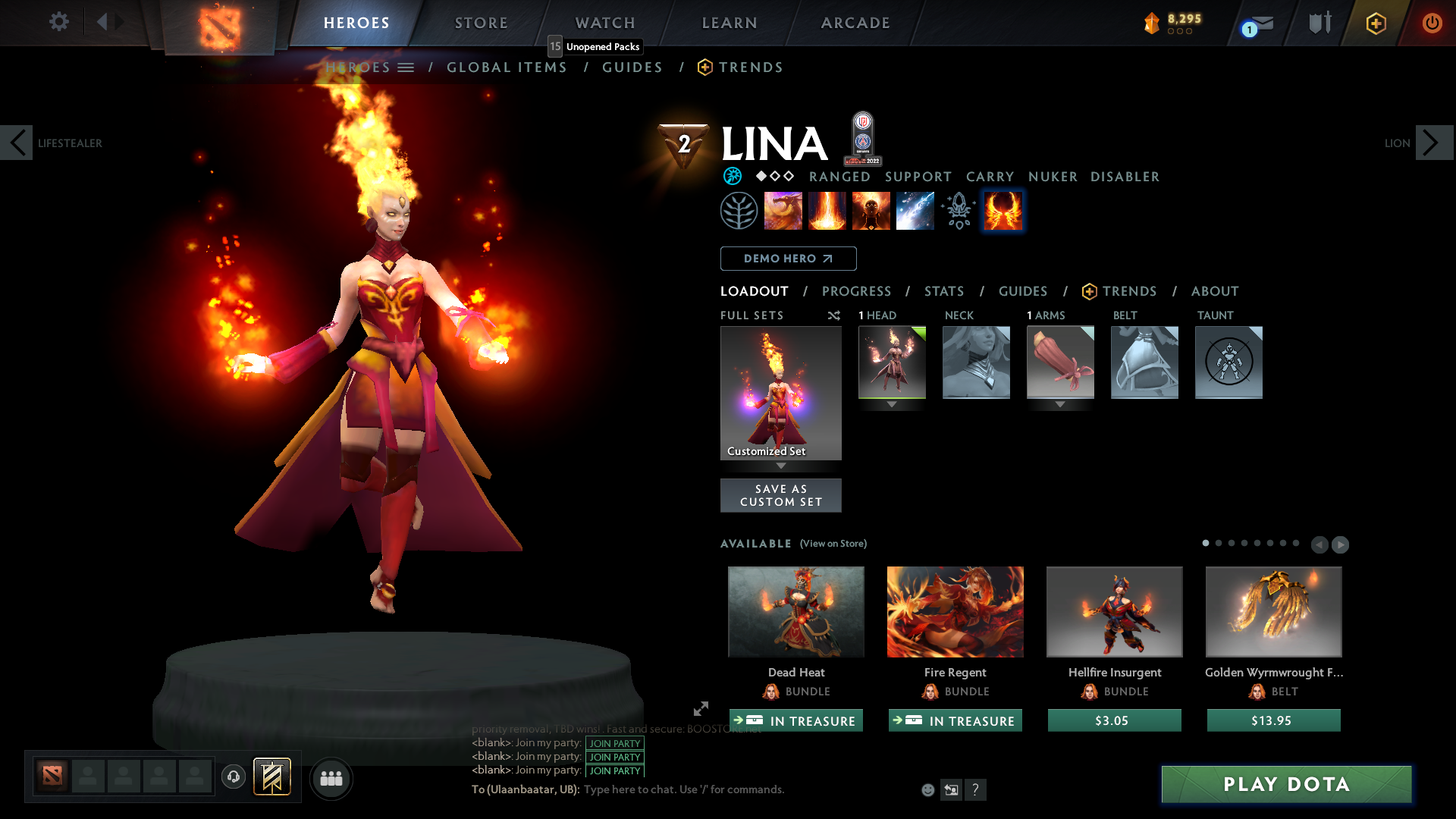Toggle the shuffle icon next to FULL SETS

point(833,315)
